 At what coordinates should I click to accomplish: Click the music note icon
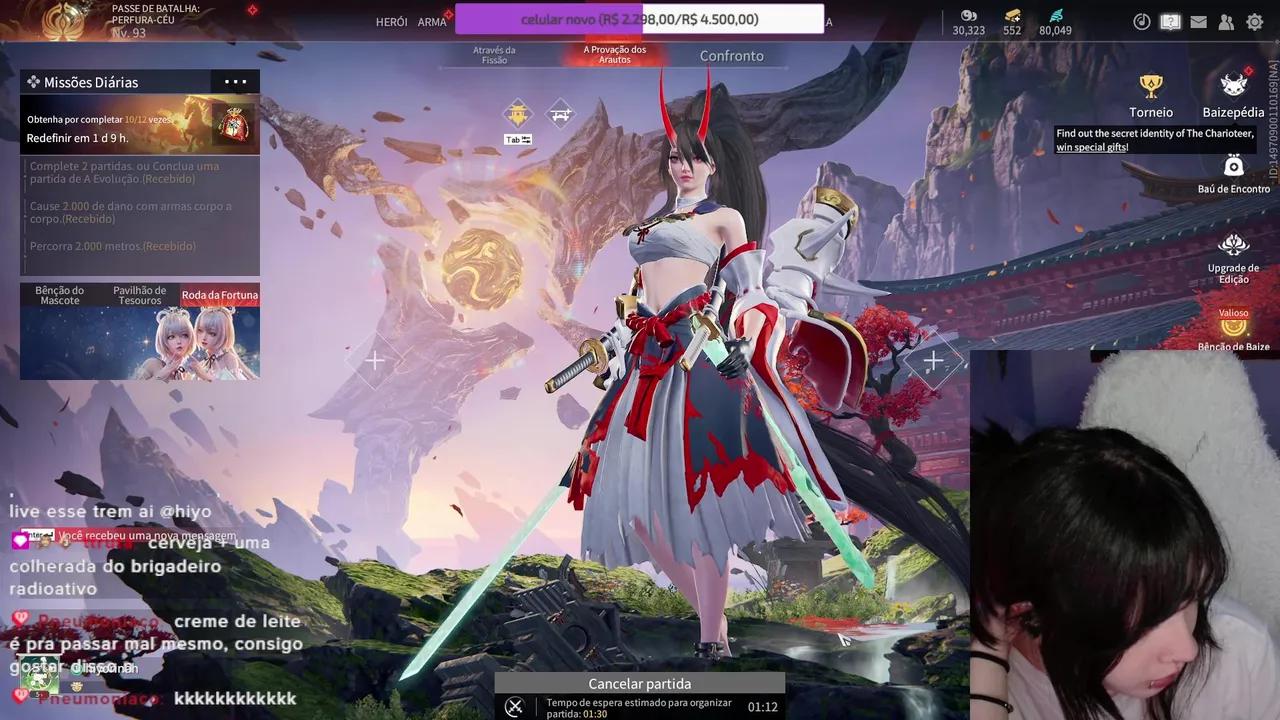pos(1141,22)
